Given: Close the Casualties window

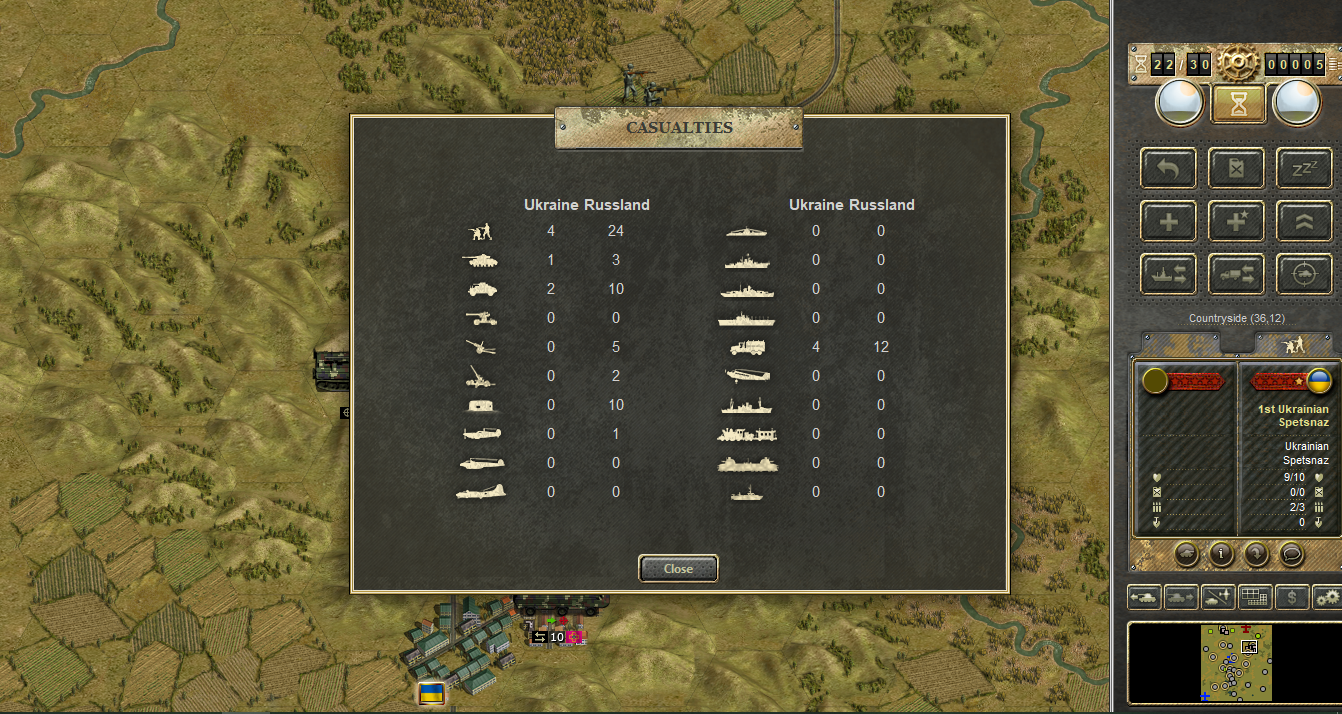Looking at the screenshot, I should [678, 568].
